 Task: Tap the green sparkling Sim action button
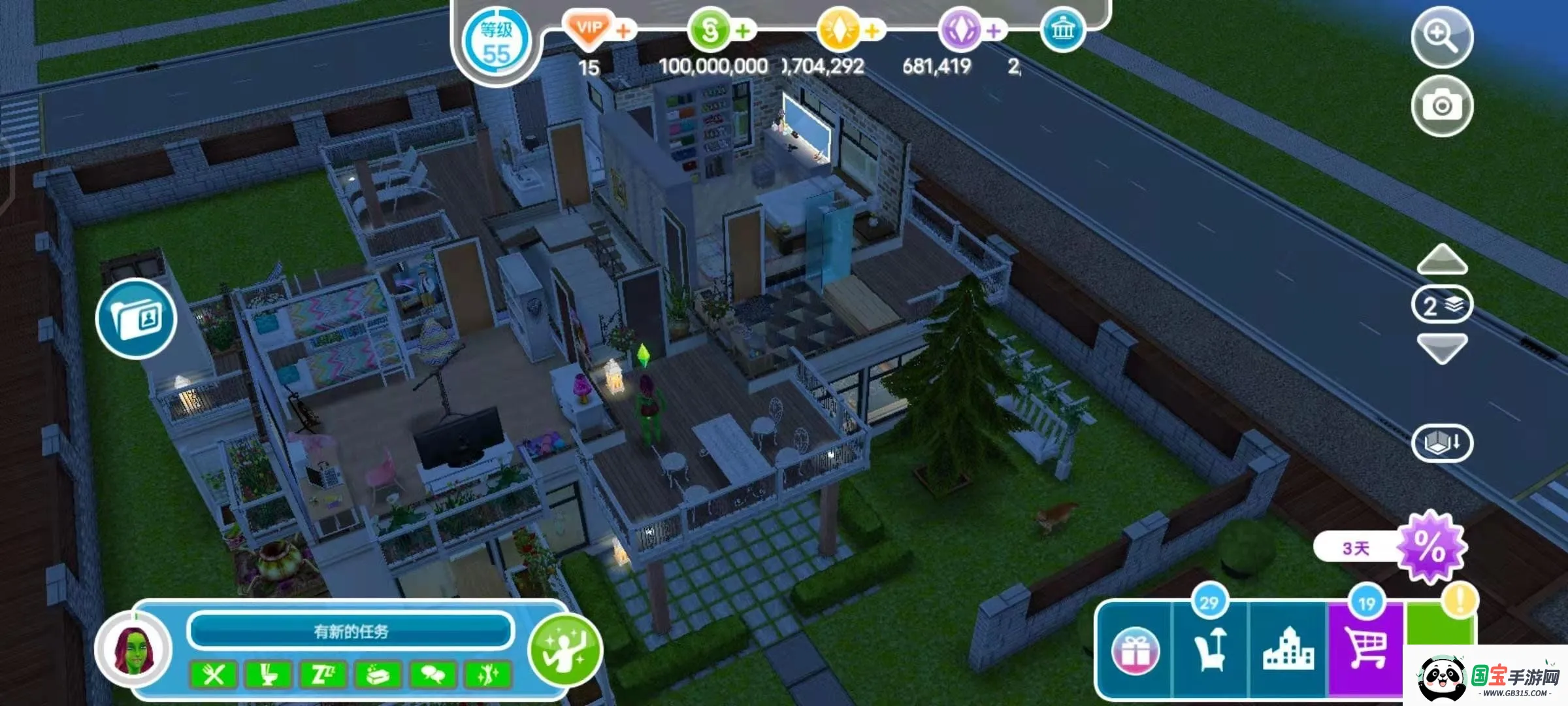(x=565, y=649)
